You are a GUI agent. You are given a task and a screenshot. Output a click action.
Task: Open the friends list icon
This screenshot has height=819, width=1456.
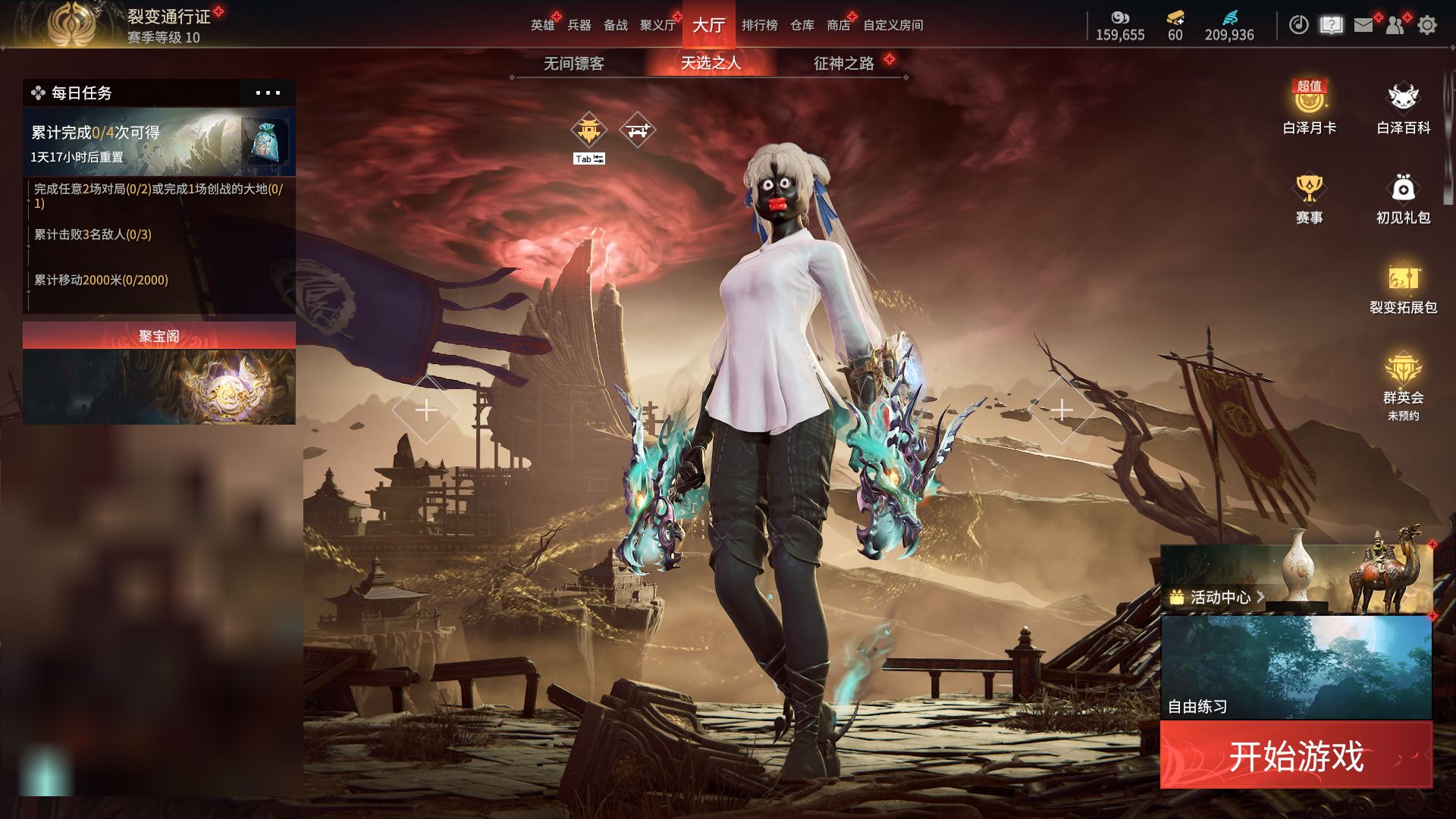(x=1395, y=25)
